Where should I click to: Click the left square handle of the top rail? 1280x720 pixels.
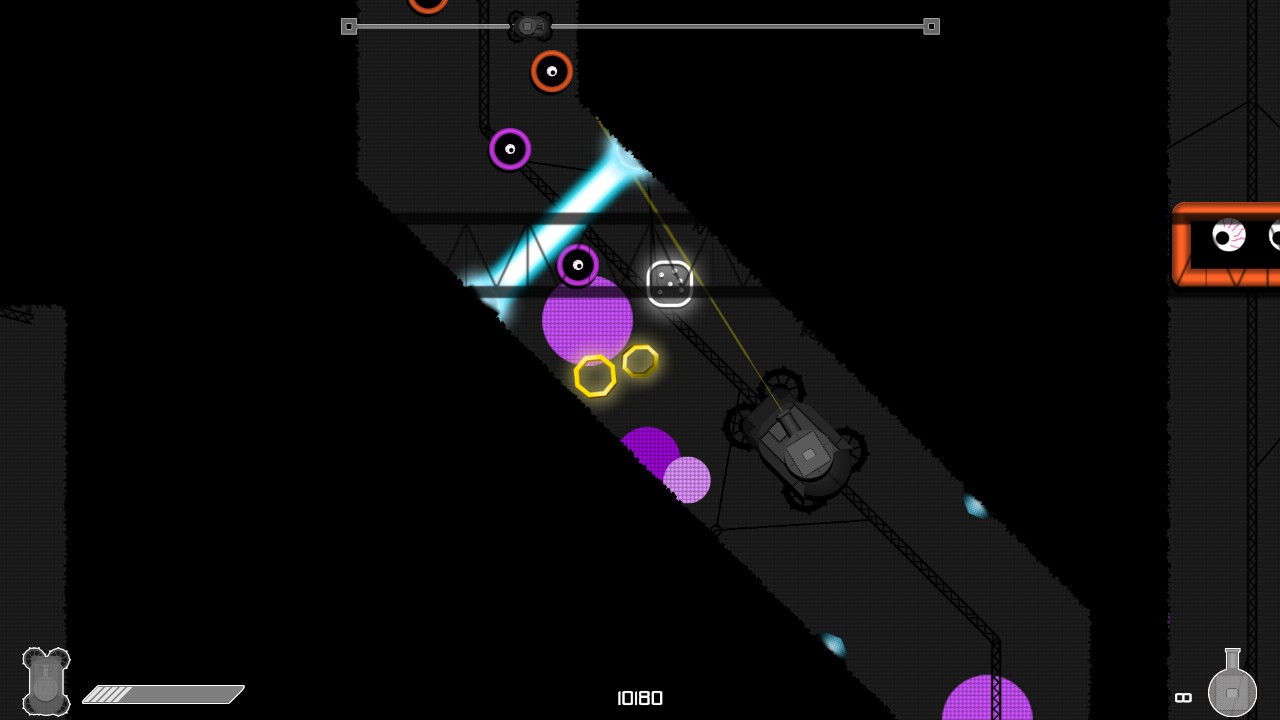(349, 26)
